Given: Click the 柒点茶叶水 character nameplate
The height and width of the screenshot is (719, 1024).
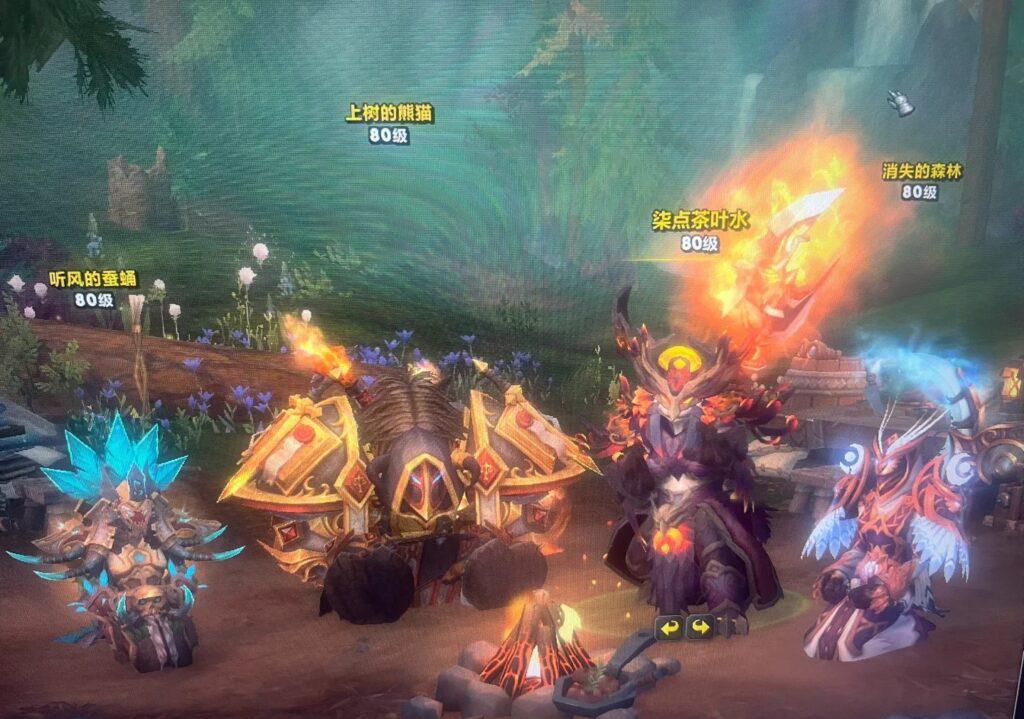Looking at the screenshot, I should [x=699, y=219].
